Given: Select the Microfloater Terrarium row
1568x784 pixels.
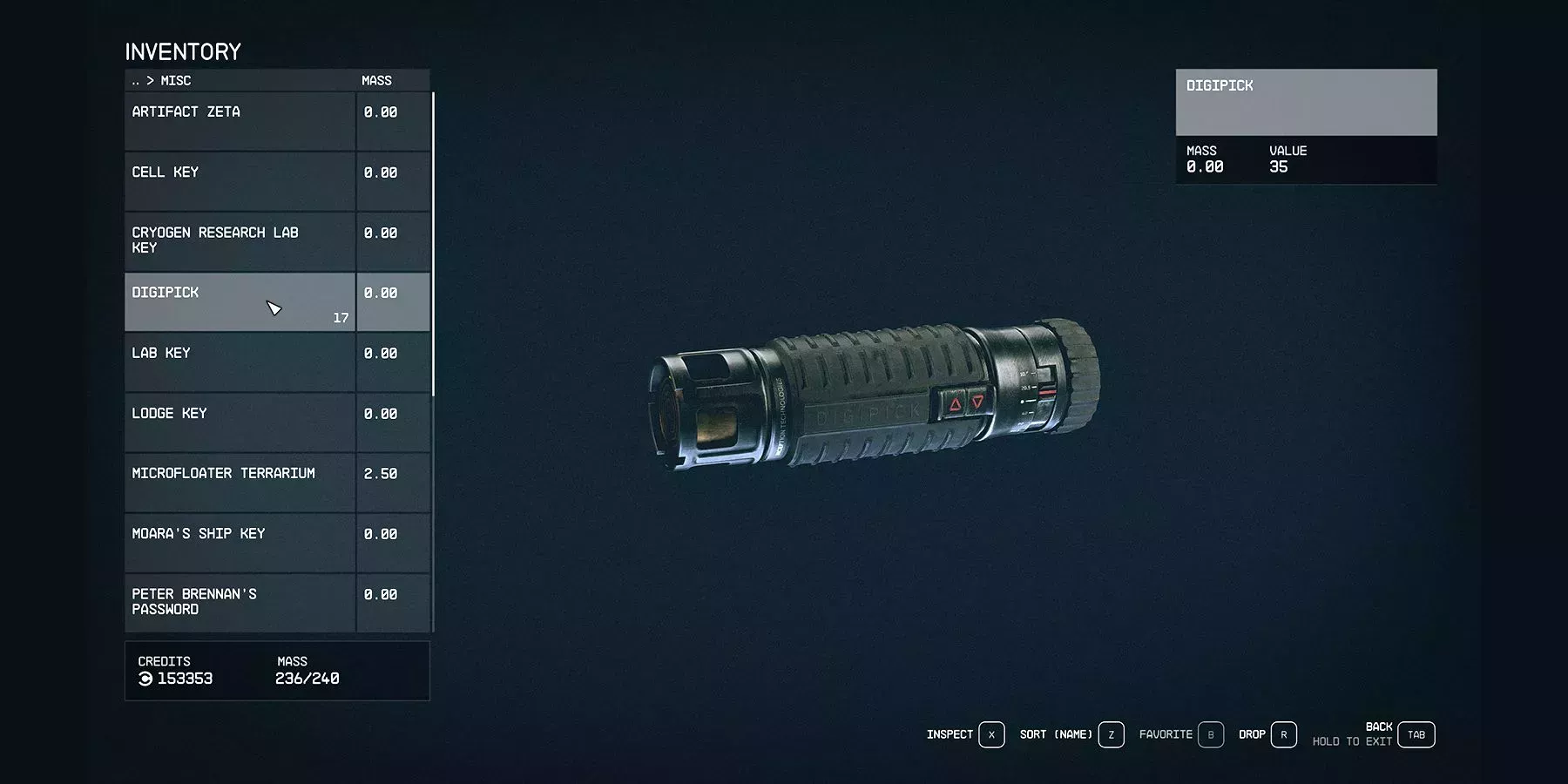Looking at the screenshot, I should click(240, 482).
